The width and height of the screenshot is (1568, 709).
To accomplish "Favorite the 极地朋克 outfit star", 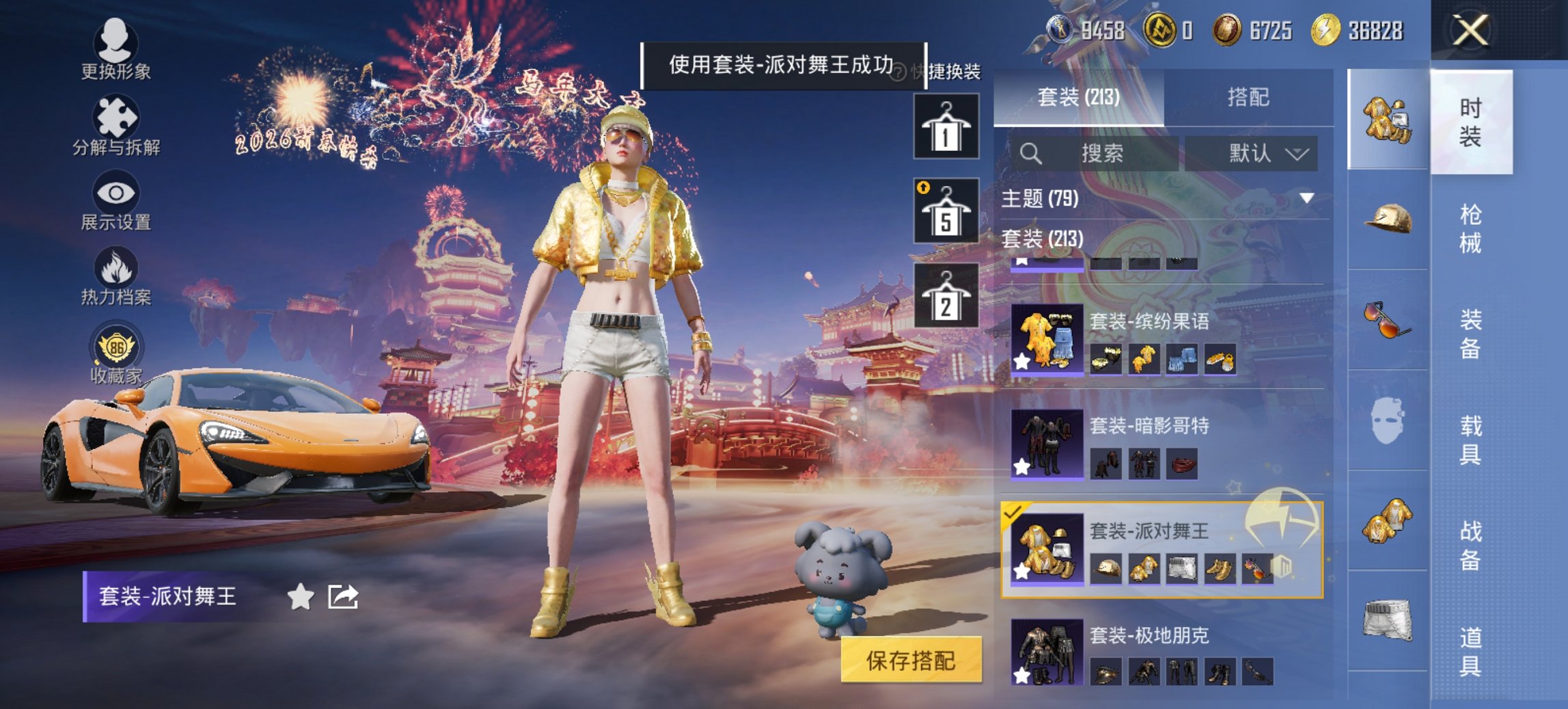I will [1022, 678].
